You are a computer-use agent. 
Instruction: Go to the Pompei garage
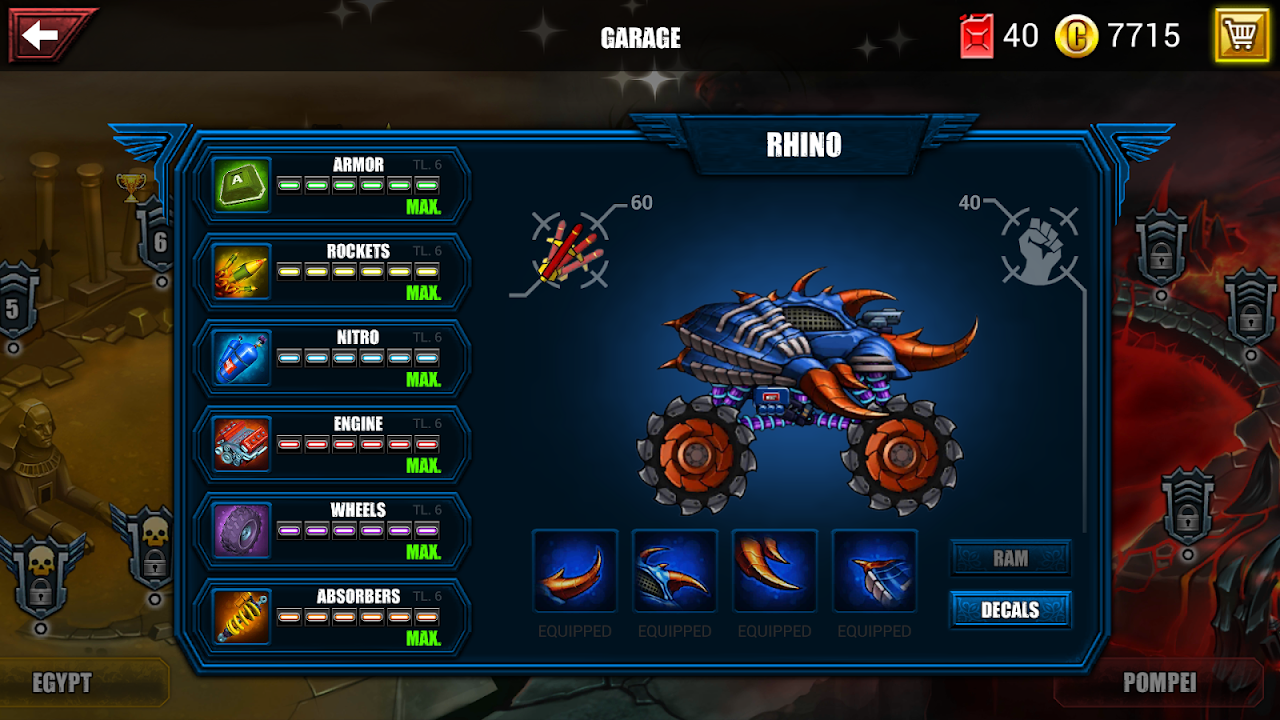[1160, 683]
